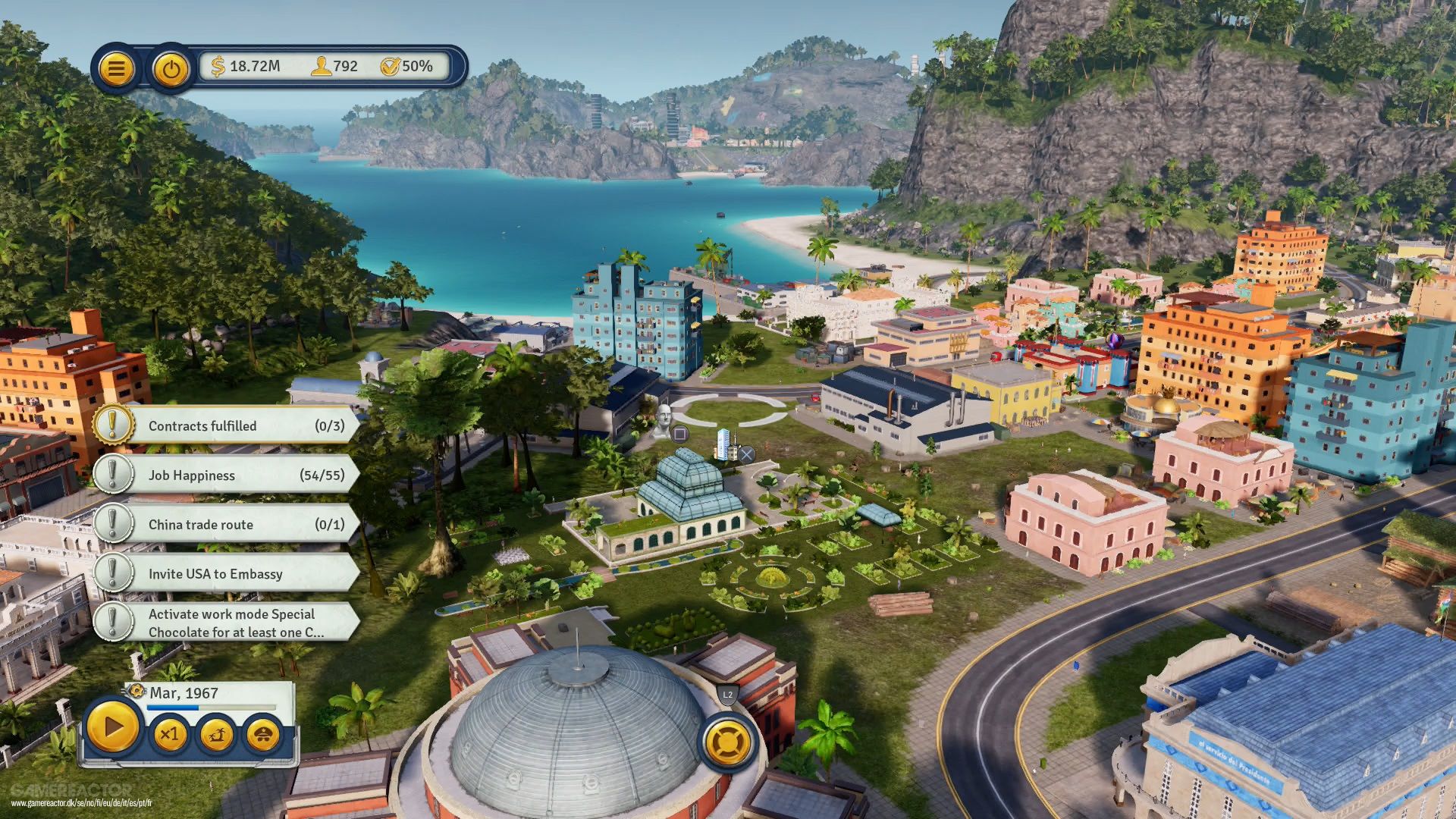1456x819 pixels.
Task: Open the main menu hamburger icon
Action: pyautogui.click(x=116, y=67)
